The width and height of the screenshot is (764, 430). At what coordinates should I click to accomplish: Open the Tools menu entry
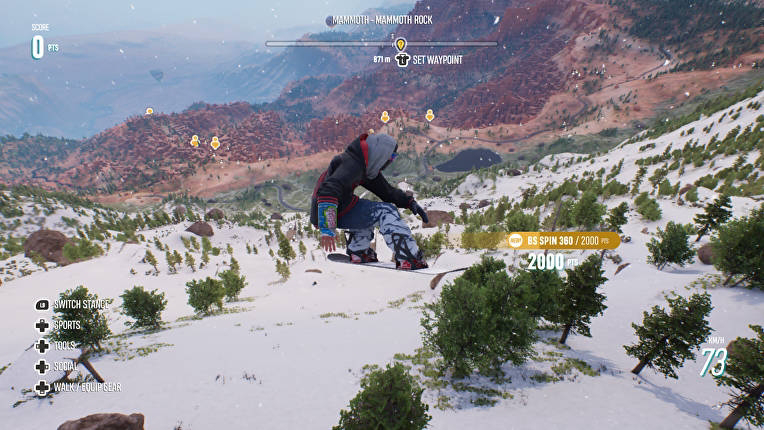(x=65, y=345)
